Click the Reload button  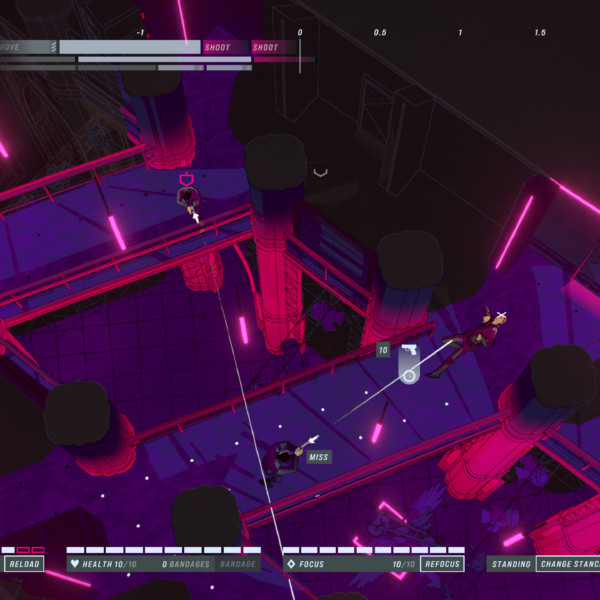(x=24, y=564)
